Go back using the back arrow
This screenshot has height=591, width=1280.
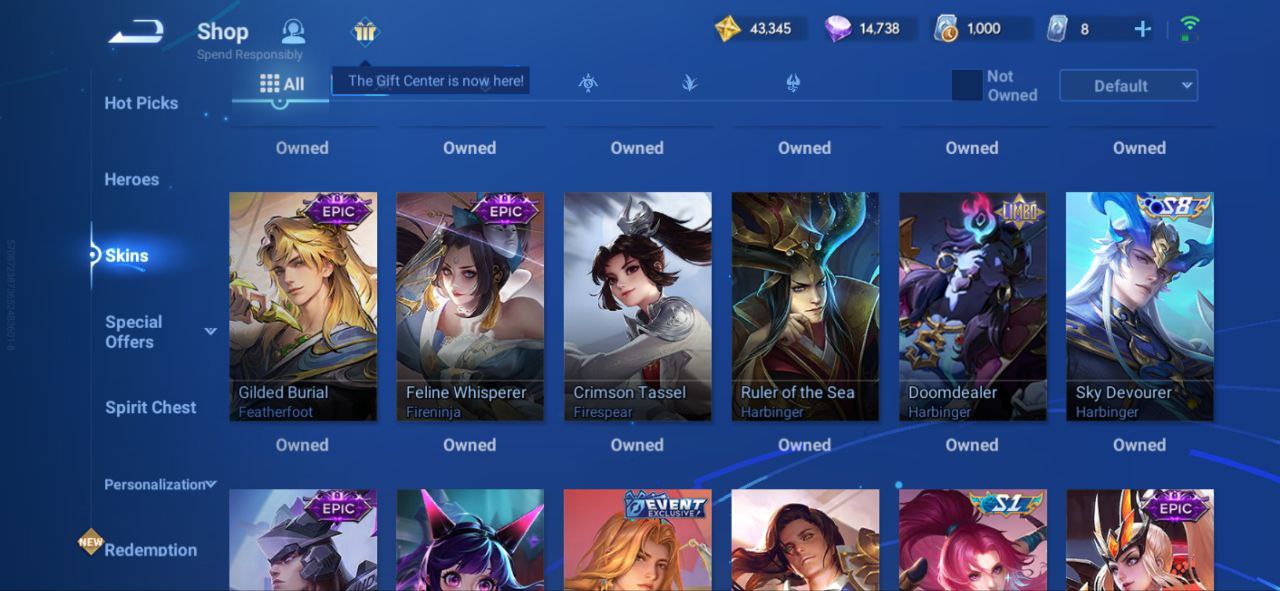pos(136,32)
